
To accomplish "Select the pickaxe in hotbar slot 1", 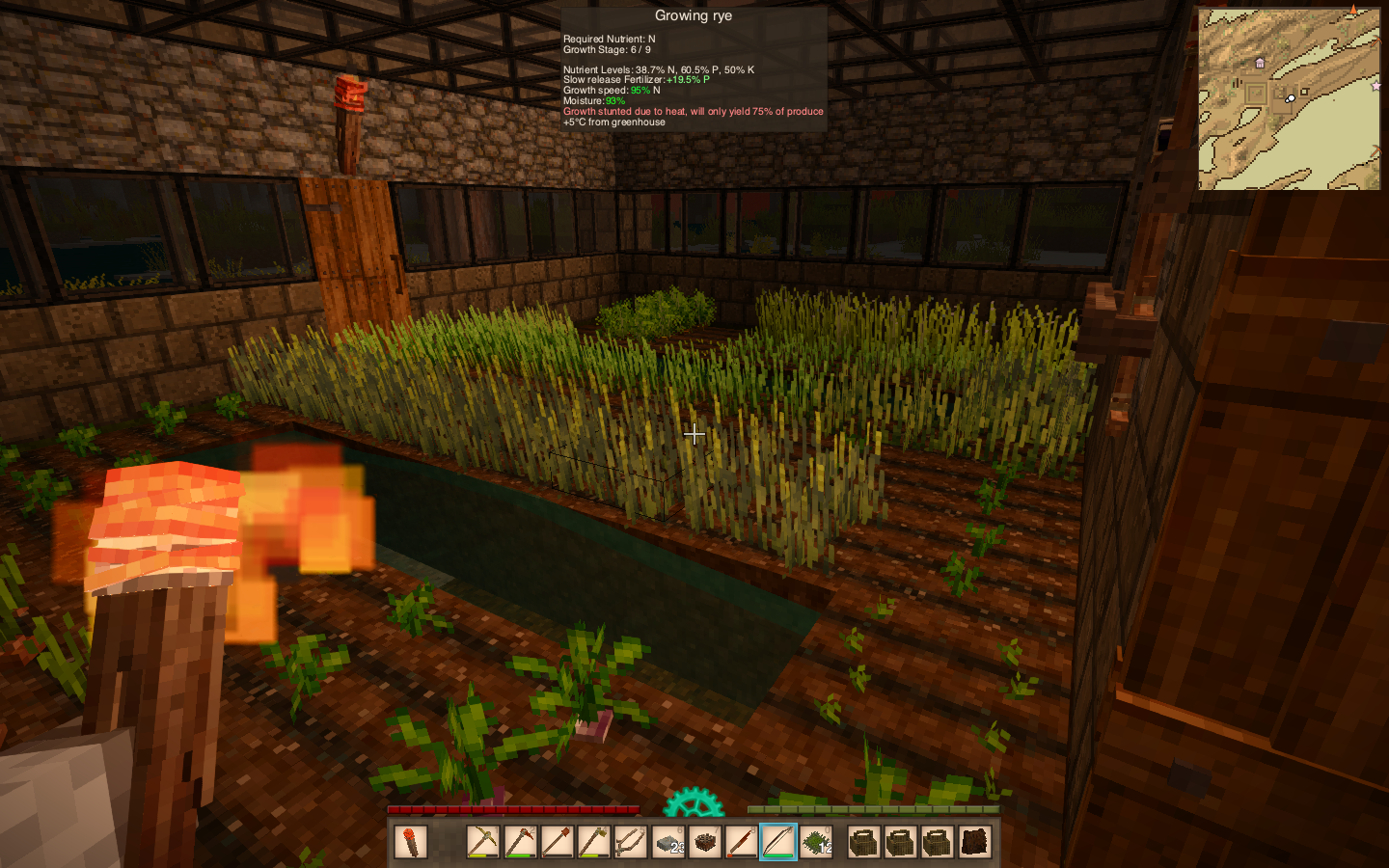I will coord(483,842).
